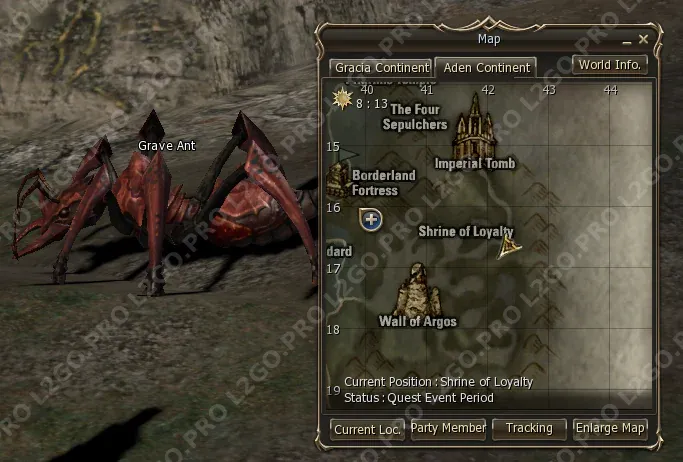Open World Info.
683x462 pixels.
[x=610, y=65]
